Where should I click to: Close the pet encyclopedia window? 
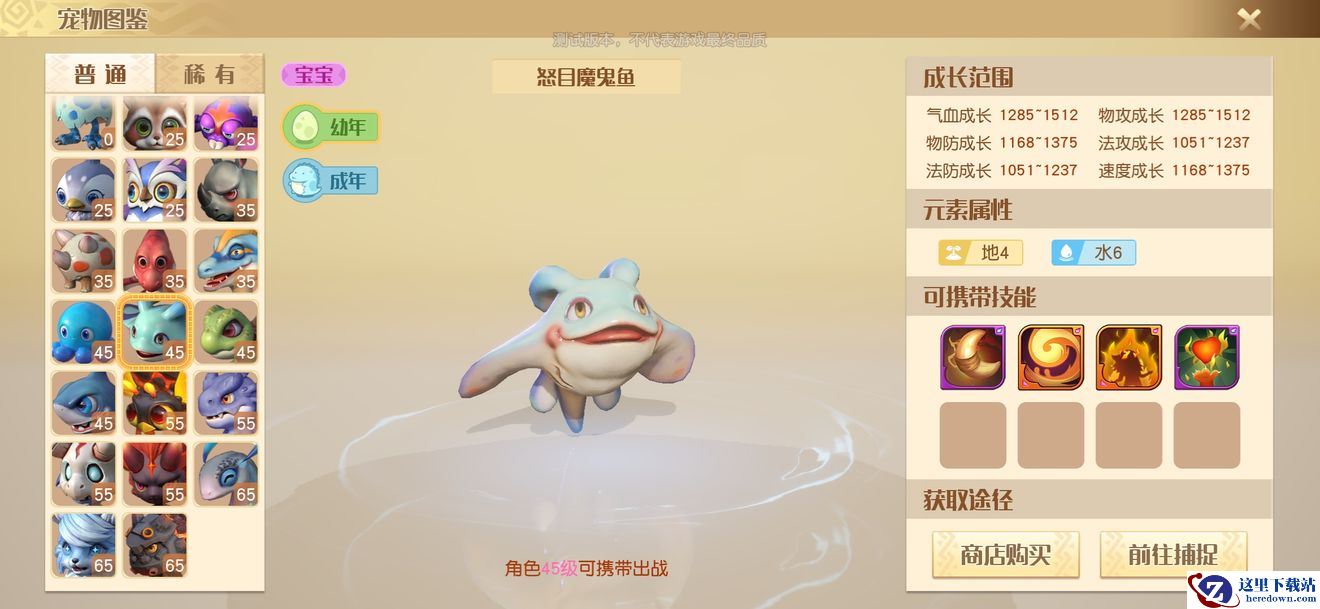1249,19
